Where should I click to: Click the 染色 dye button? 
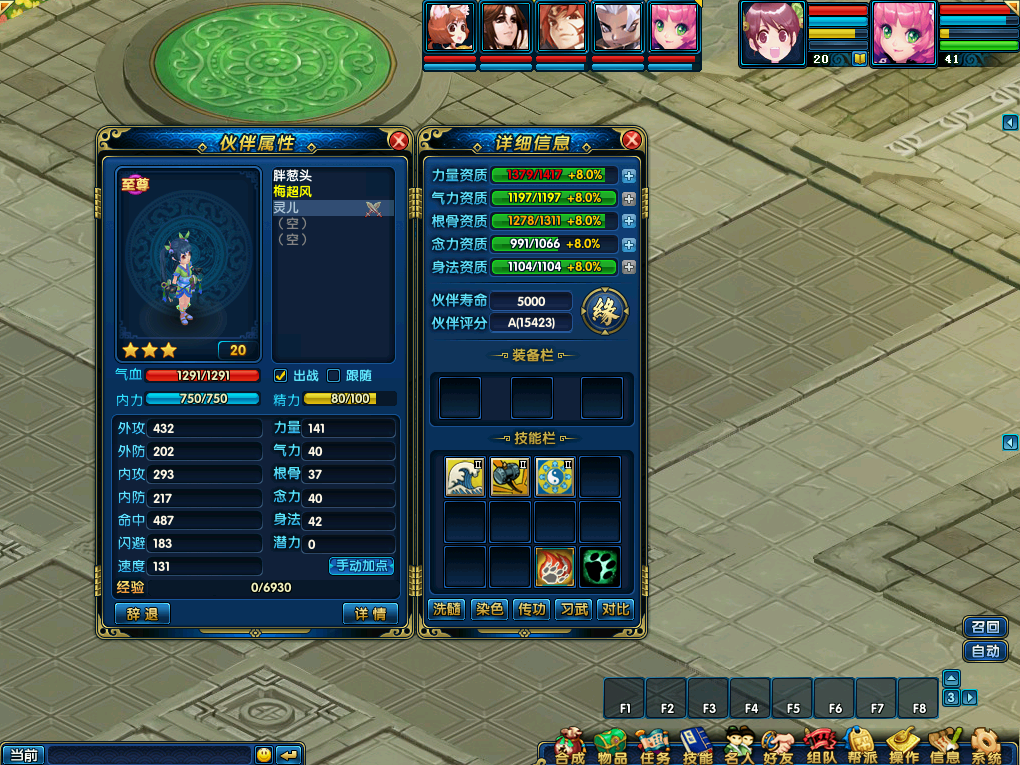coord(489,609)
